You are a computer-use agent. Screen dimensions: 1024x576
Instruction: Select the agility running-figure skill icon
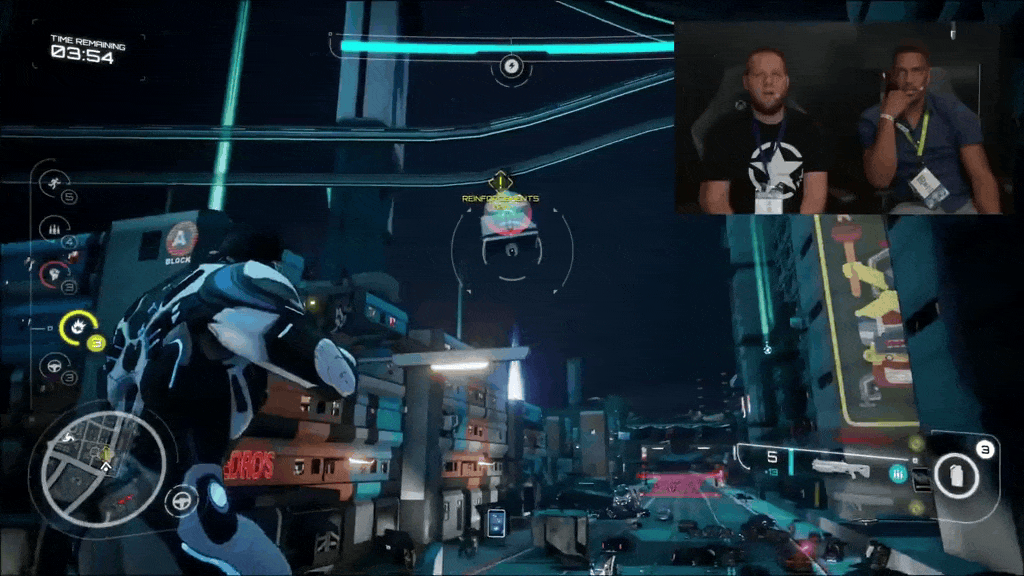point(50,183)
